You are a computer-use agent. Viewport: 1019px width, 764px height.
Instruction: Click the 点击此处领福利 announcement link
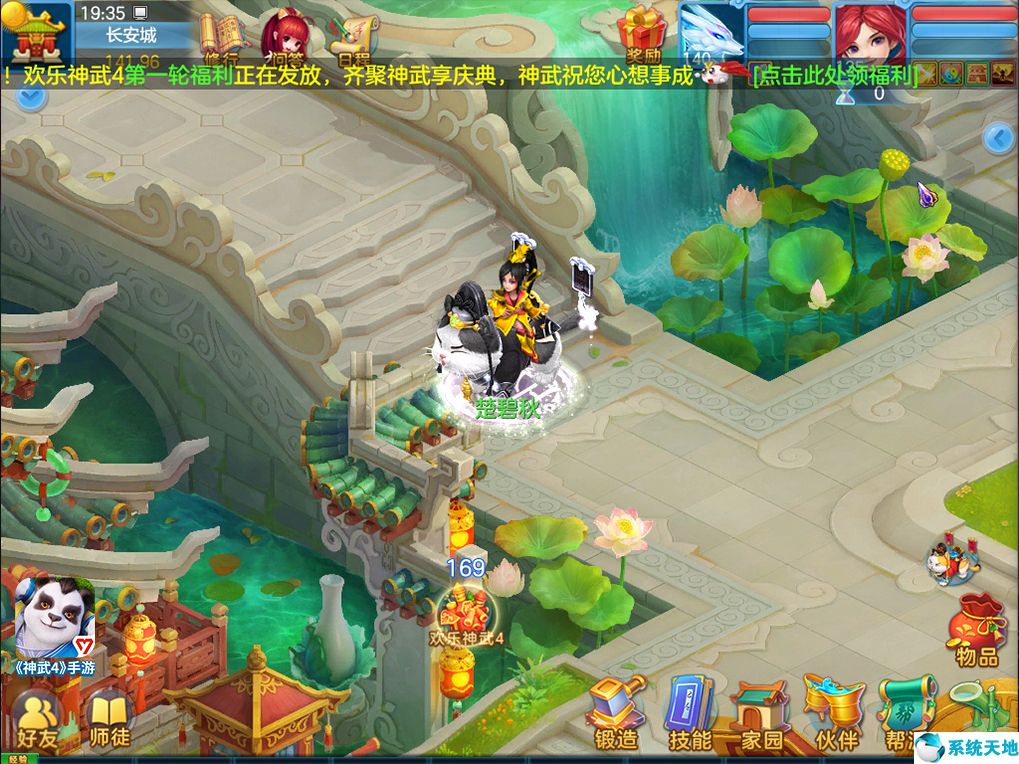tap(833, 76)
